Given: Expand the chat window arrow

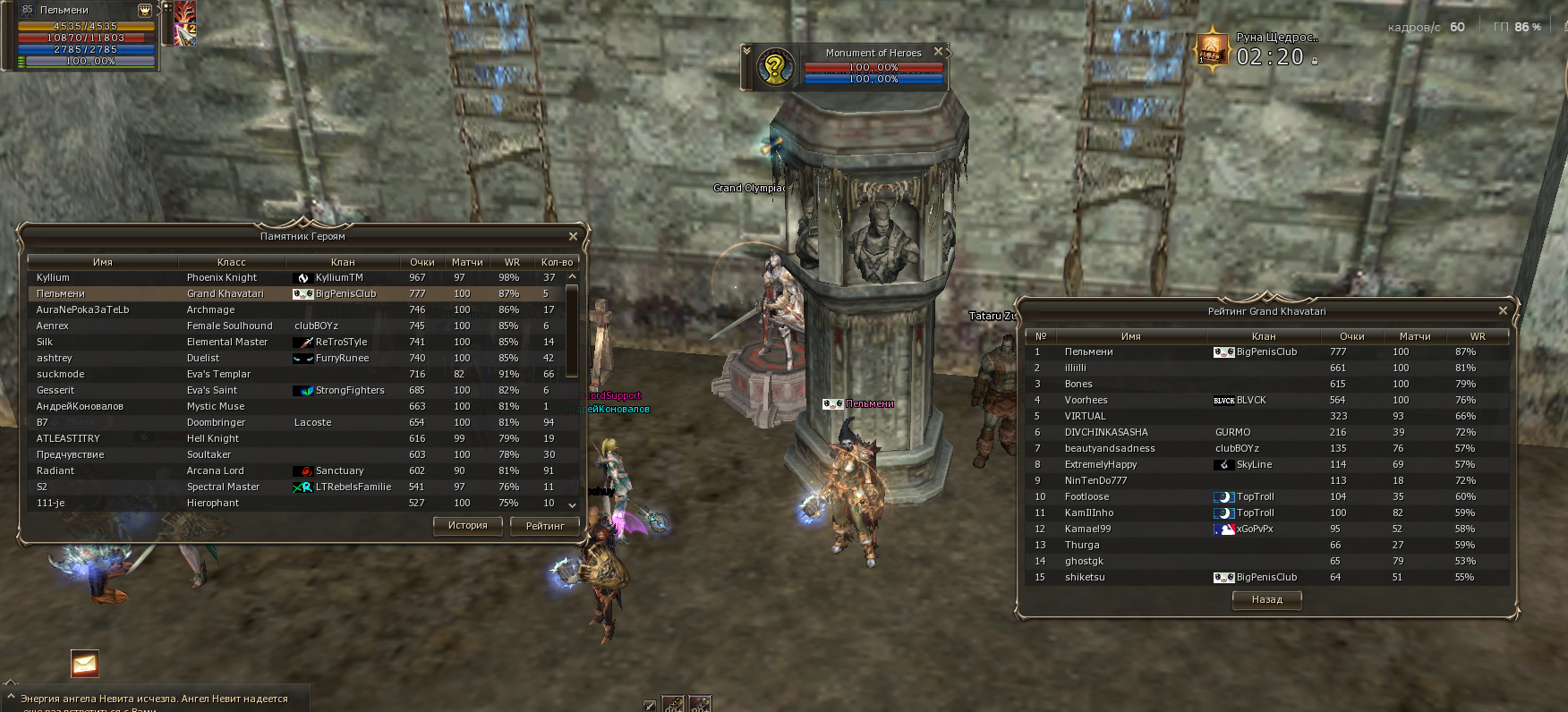Looking at the screenshot, I should click(x=11, y=696).
